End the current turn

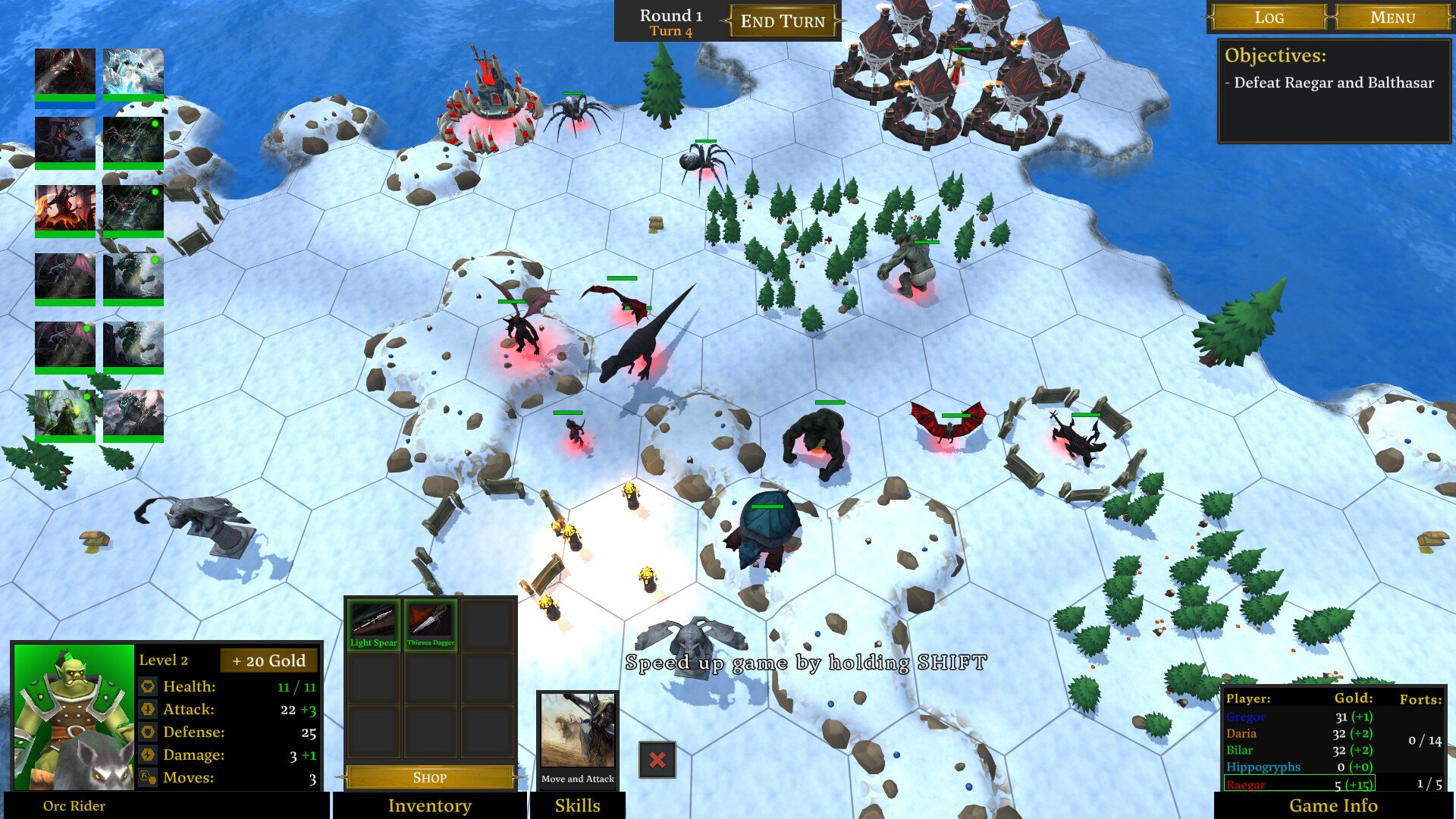[x=783, y=21]
